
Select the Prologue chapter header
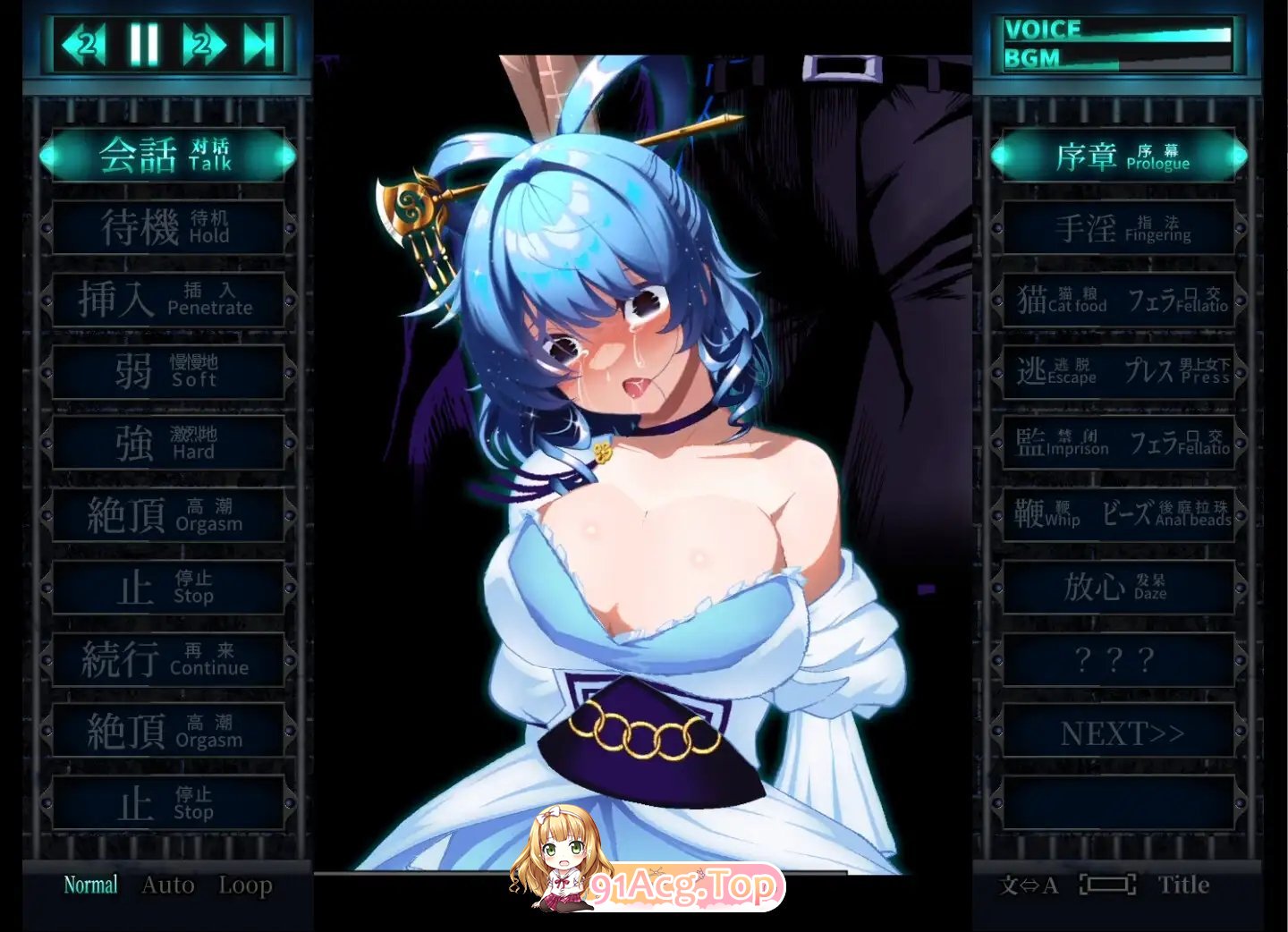point(1117,154)
